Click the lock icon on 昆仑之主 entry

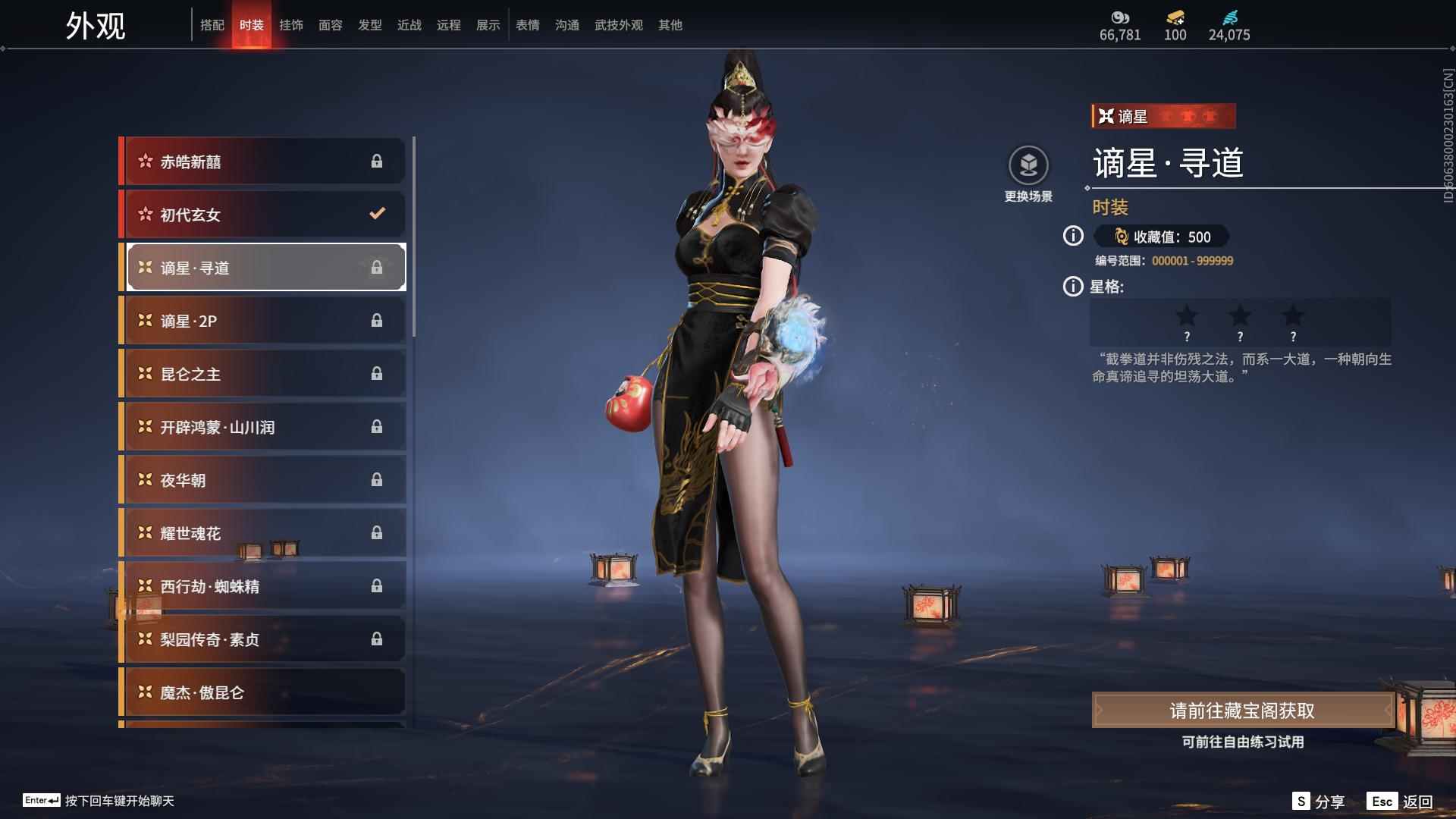pos(378,373)
